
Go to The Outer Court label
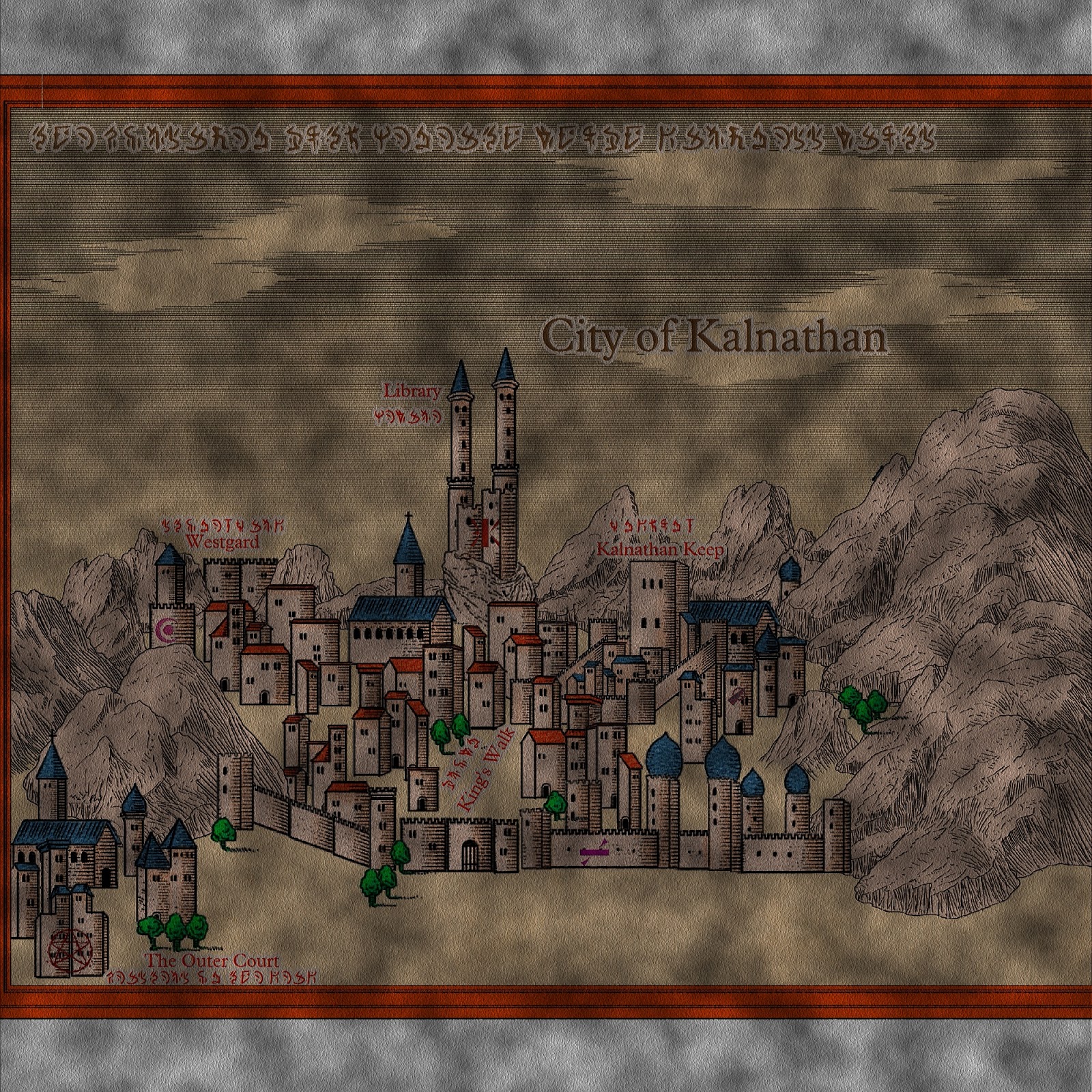212,961
